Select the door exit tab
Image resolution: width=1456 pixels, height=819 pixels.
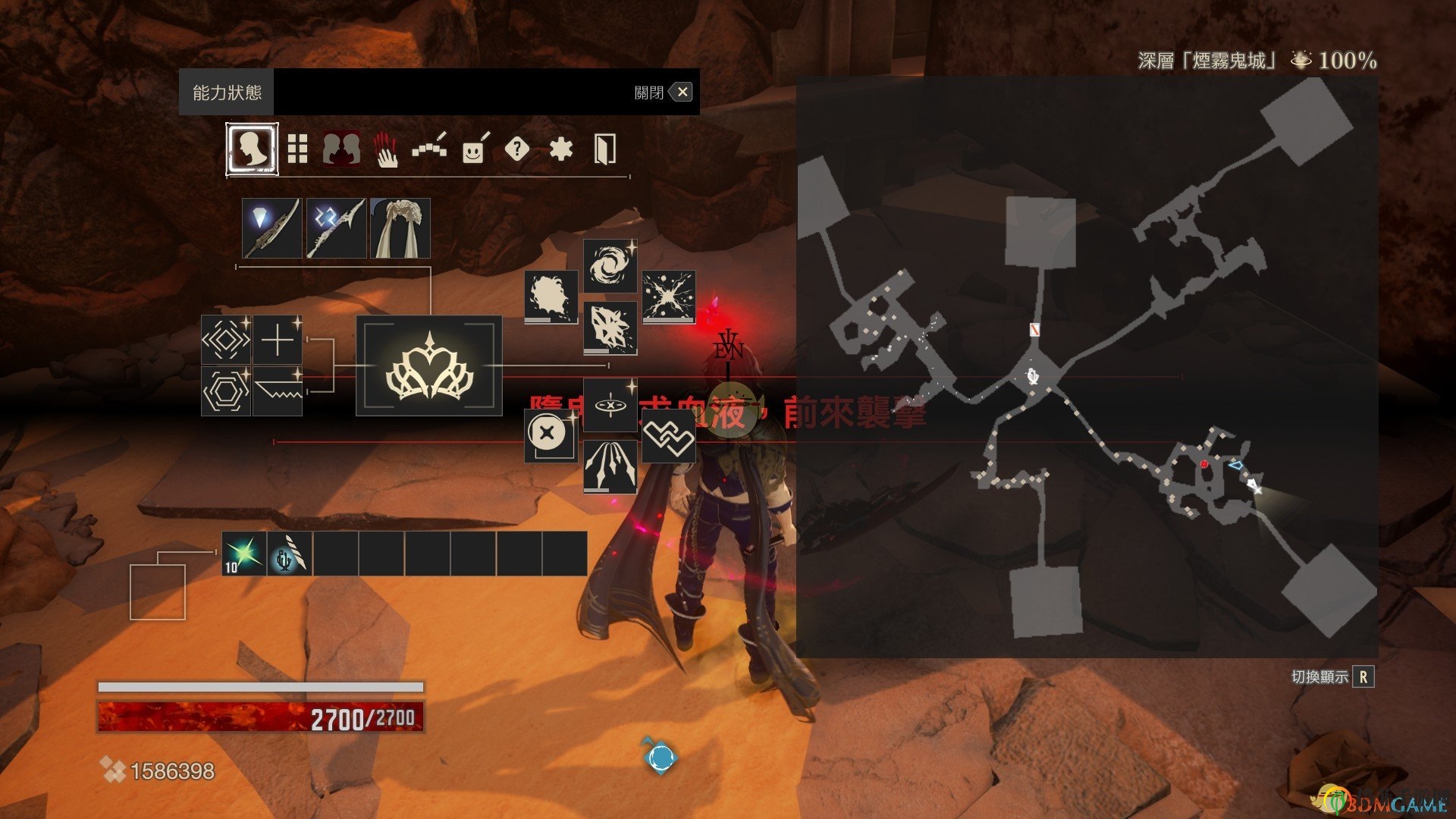(x=604, y=149)
